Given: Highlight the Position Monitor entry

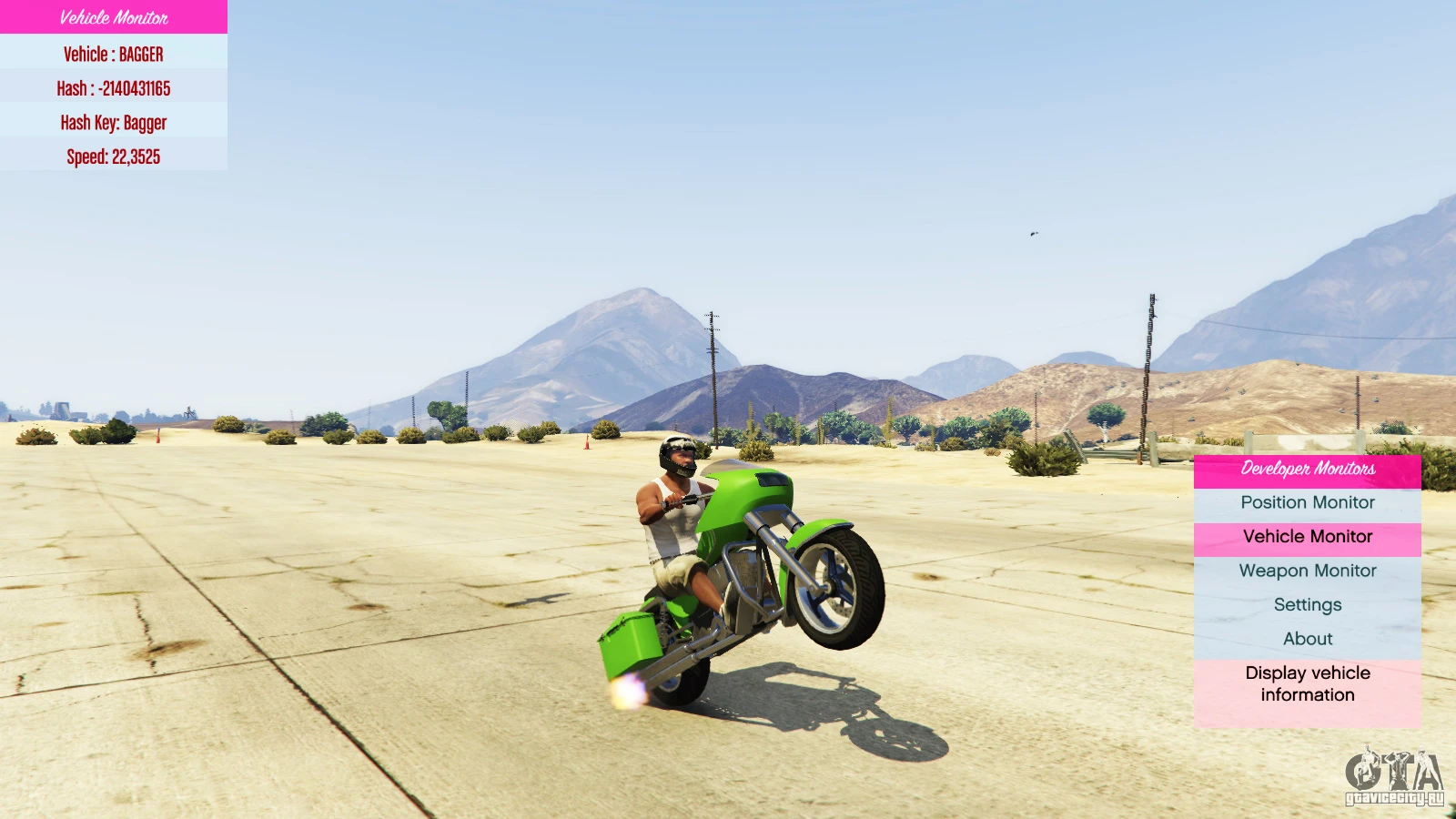Looking at the screenshot, I should (x=1308, y=502).
